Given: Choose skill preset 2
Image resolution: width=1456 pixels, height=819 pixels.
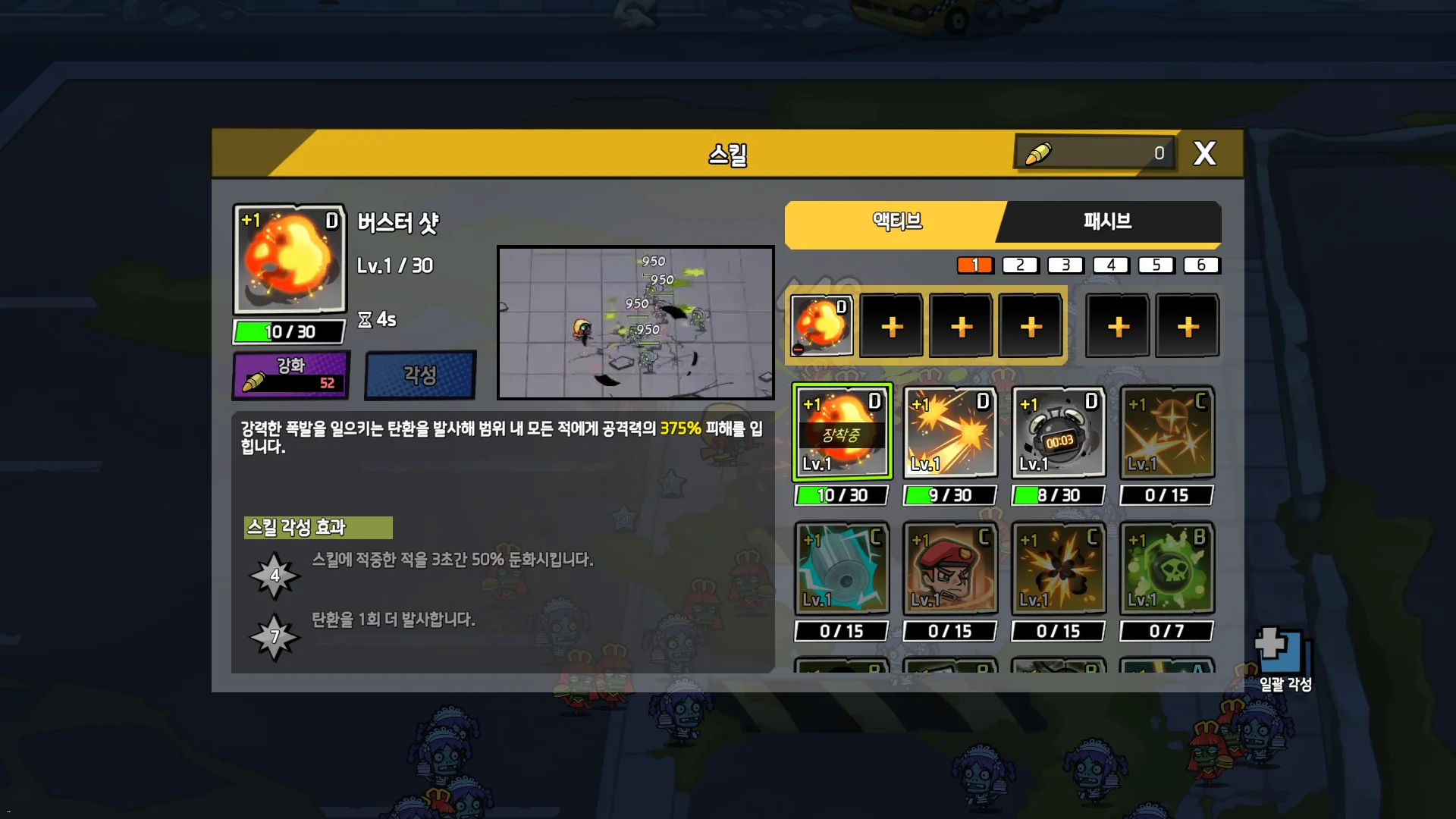Looking at the screenshot, I should (x=1020, y=265).
